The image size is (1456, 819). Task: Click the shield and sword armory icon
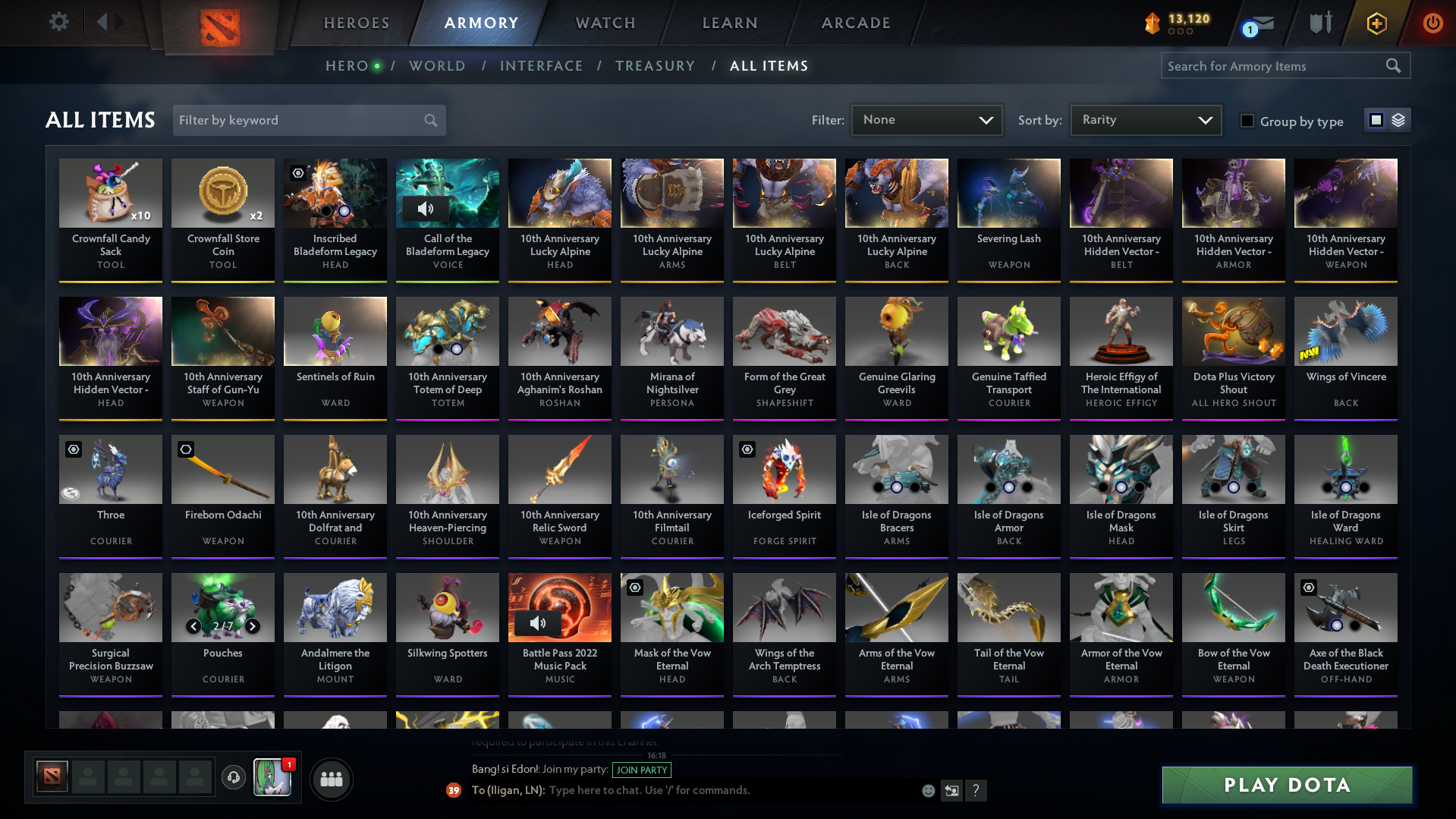pos(1319,22)
